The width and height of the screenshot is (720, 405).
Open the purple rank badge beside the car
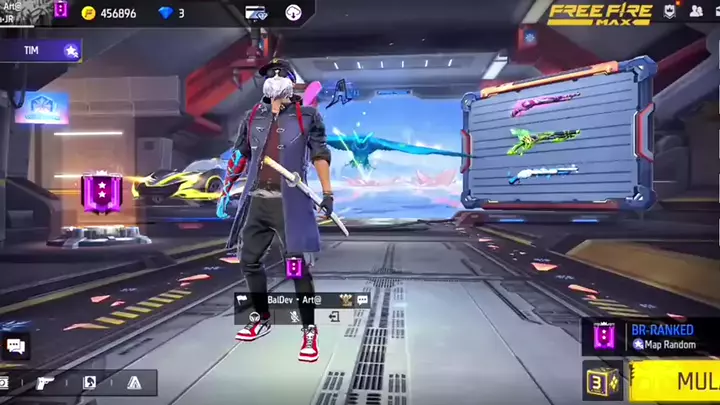coord(101,190)
